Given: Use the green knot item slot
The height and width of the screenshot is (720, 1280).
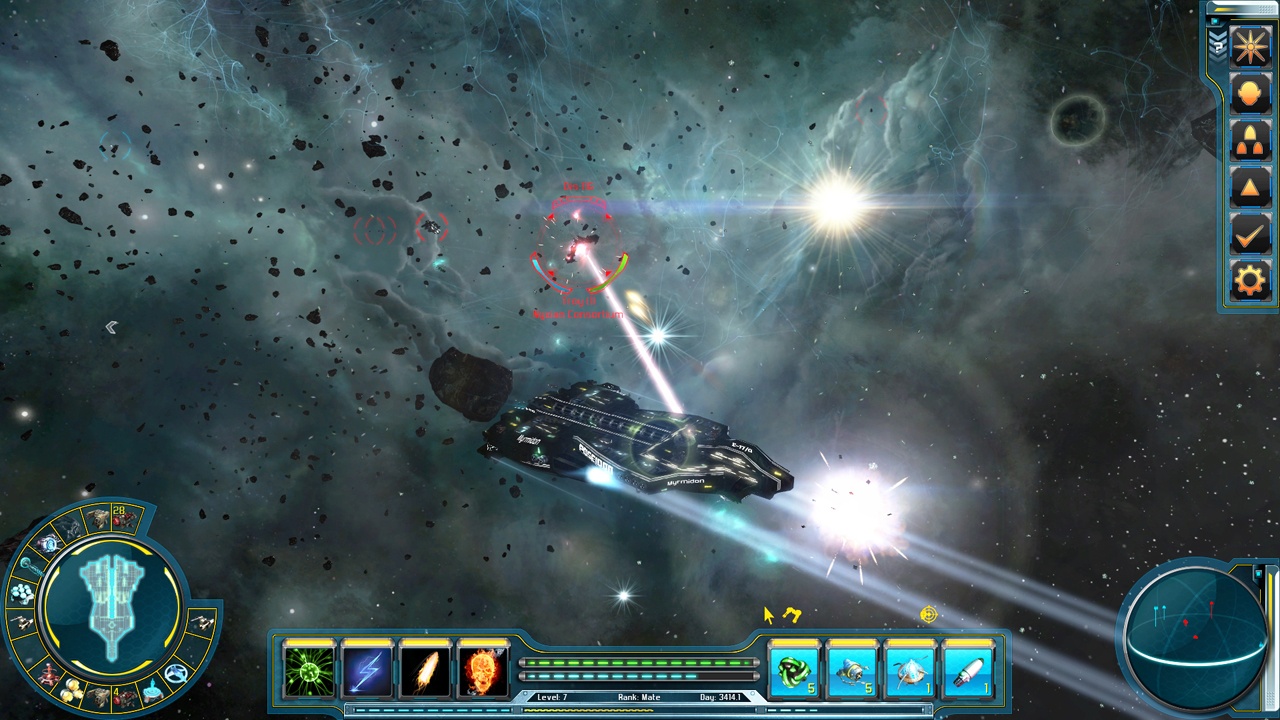Looking at the screenshot, I should [795, 671].
